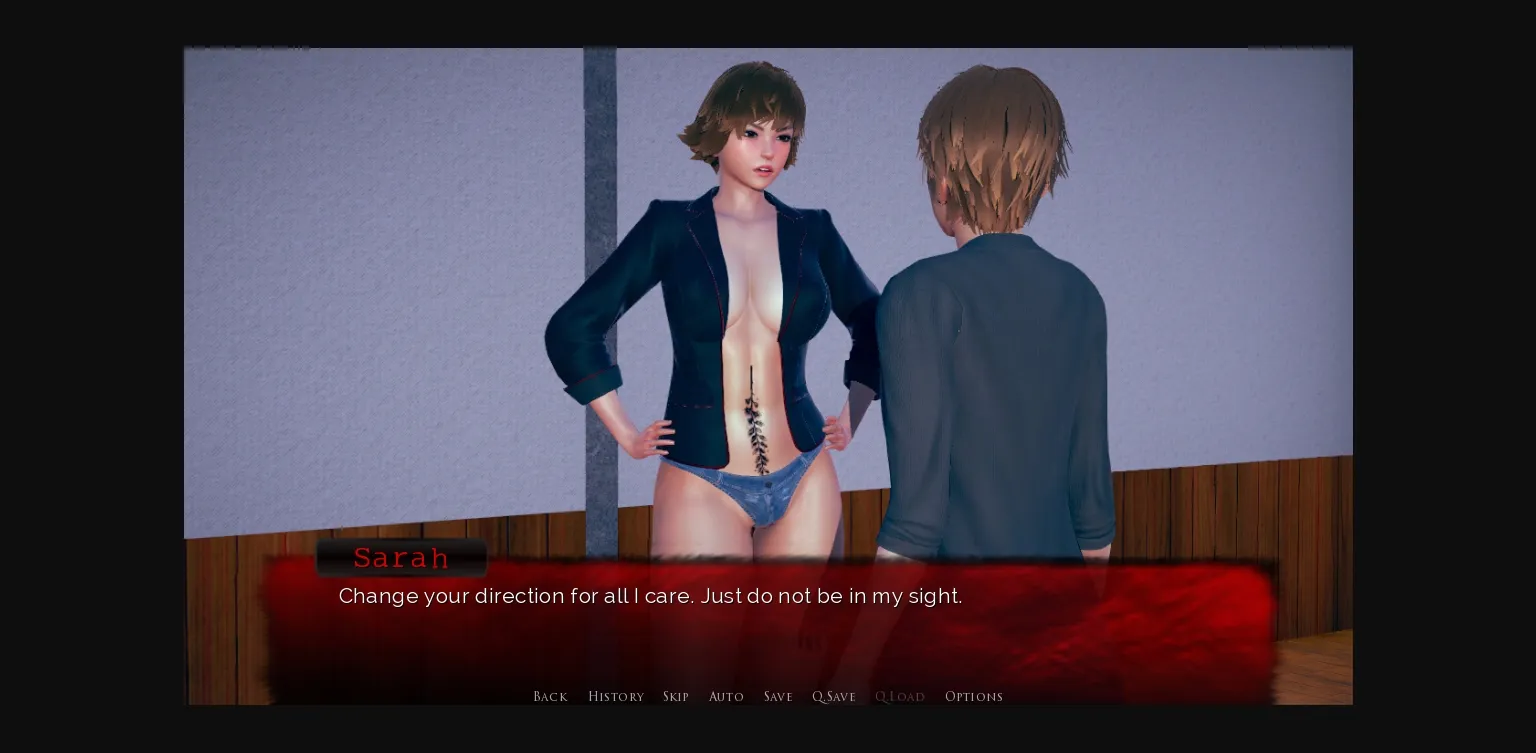Open Options at the far right
This screenshot has height=753, width=1536.
tap(974, 696)
